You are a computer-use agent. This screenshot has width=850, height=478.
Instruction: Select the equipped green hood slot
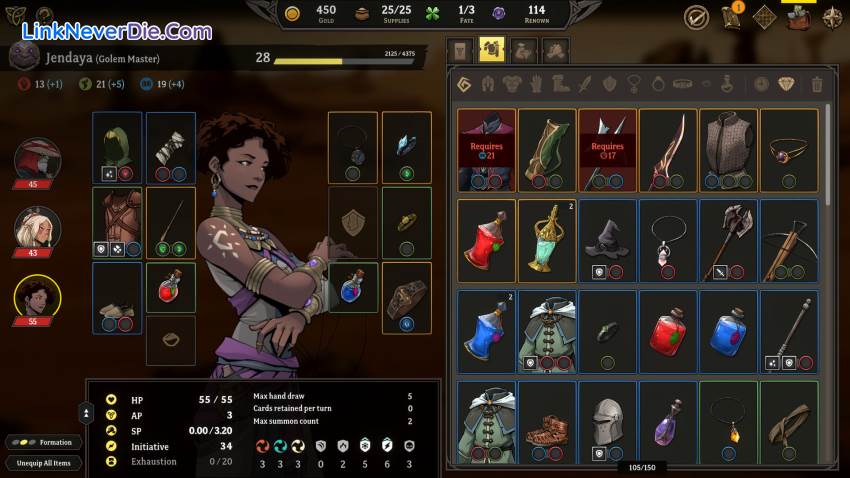(x=117, y=148)
